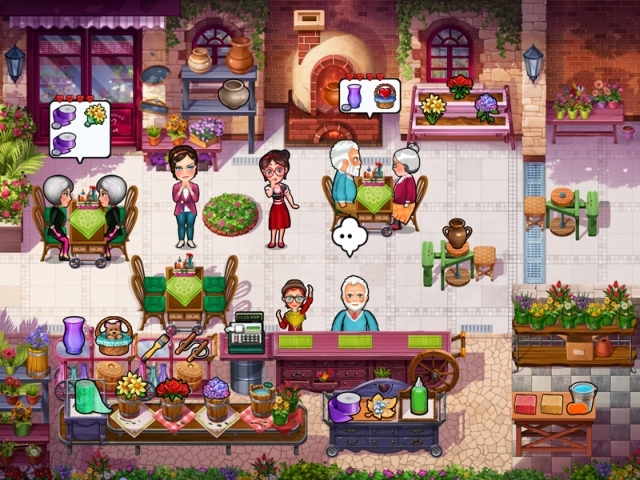640x480 pixels.
Task: Take the purple ribbon spool on the cart
Action: (346, 404)
